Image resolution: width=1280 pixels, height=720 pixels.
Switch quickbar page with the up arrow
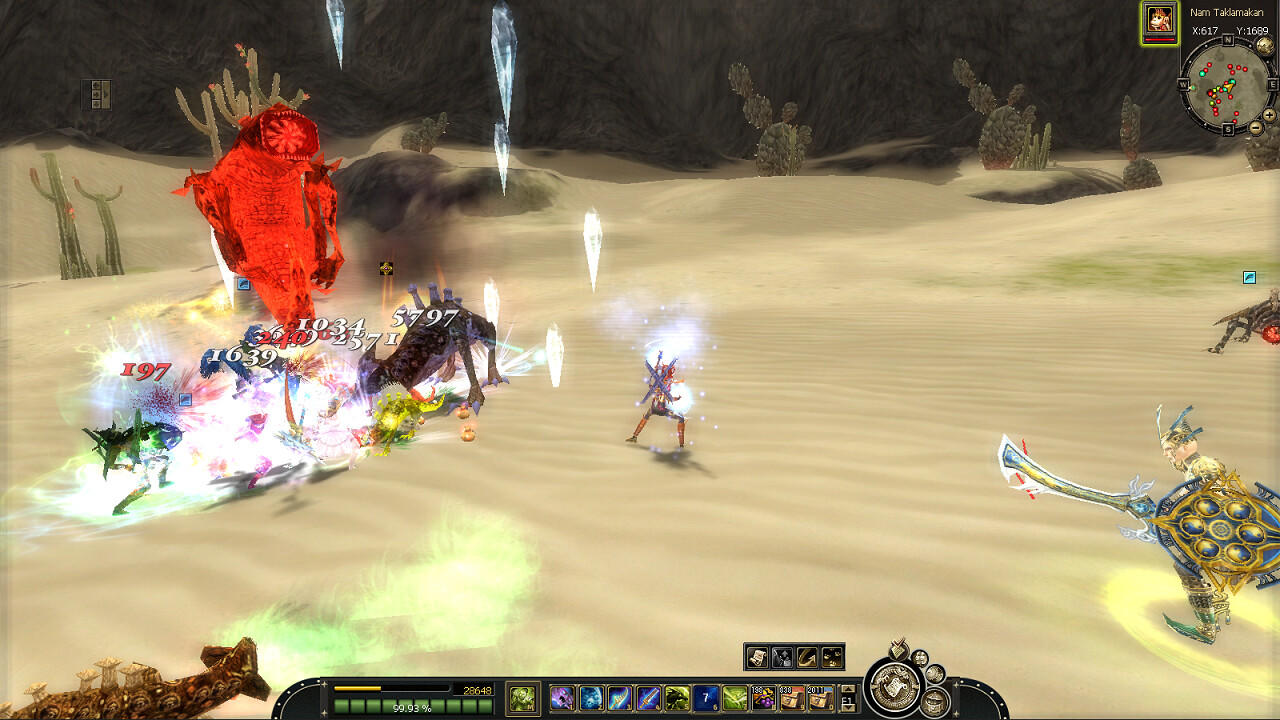[x=848, y=689]
